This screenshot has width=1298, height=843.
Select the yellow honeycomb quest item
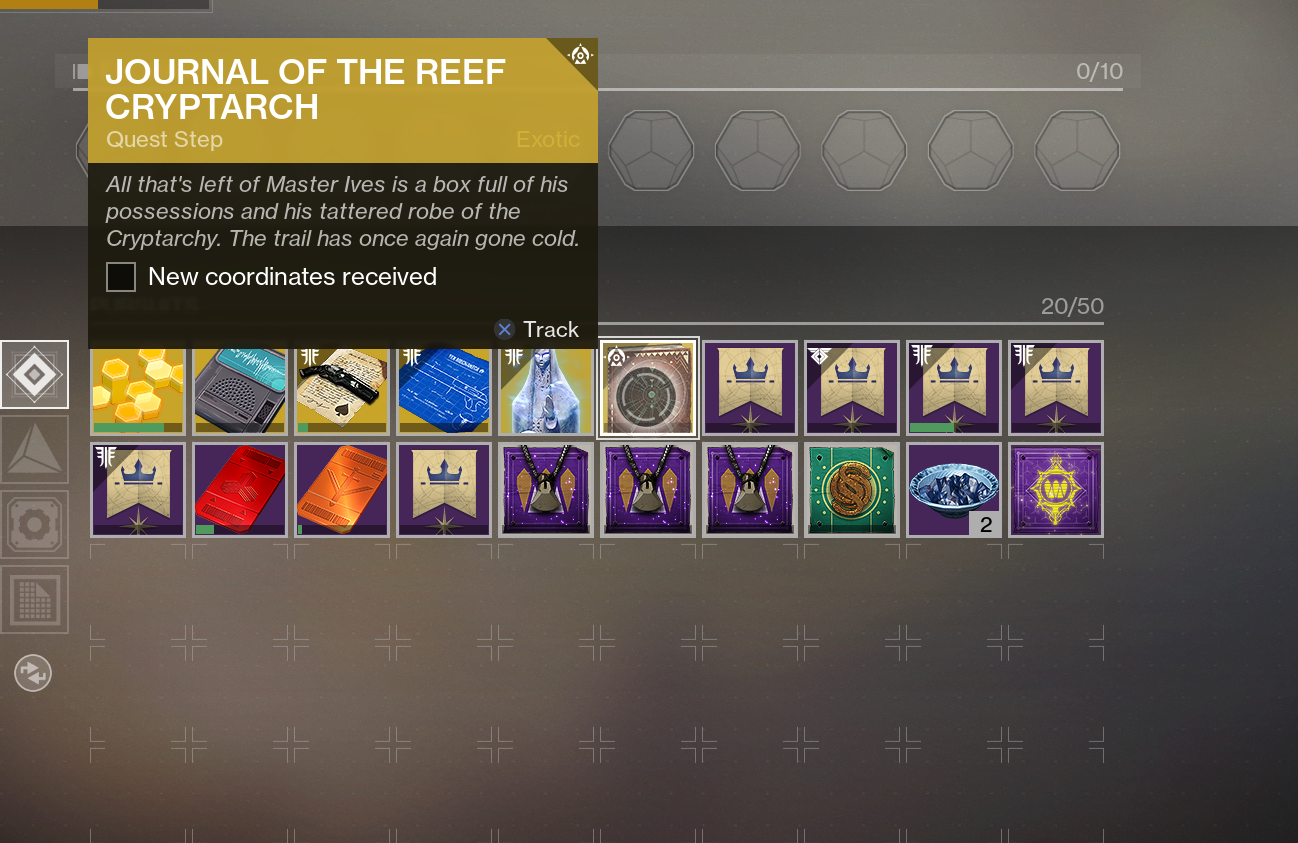137,388
